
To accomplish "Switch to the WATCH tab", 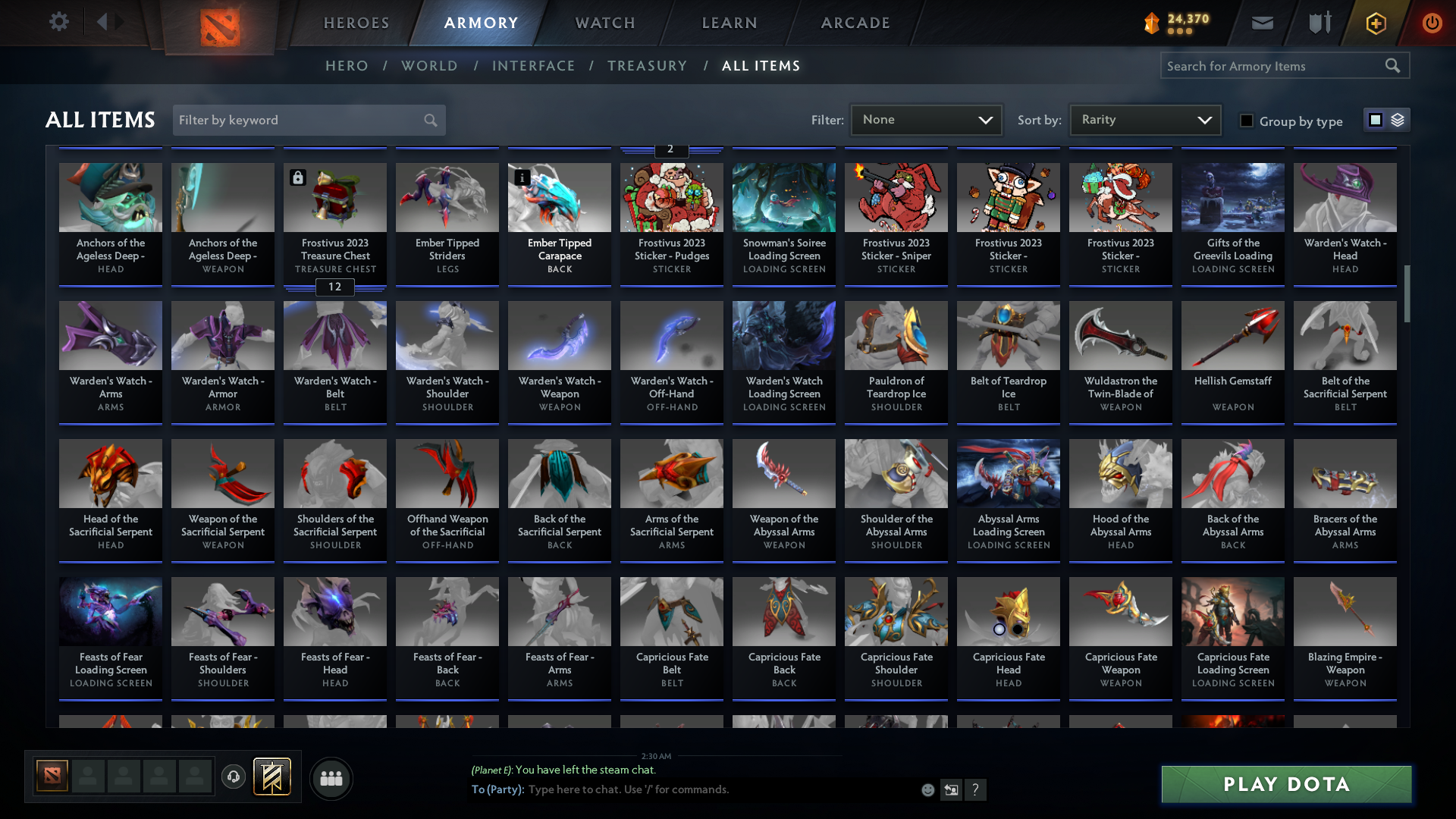I will 604,23.
